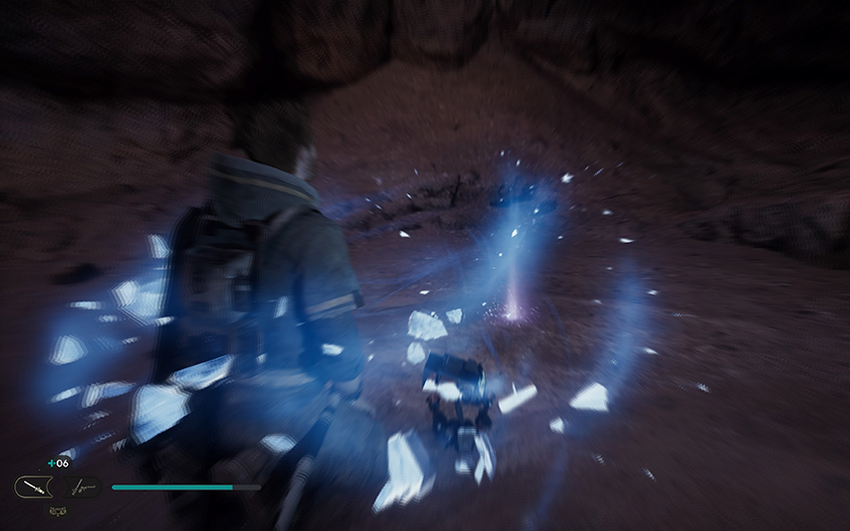Select the single lightsaber stance icon

click(35, 488)
